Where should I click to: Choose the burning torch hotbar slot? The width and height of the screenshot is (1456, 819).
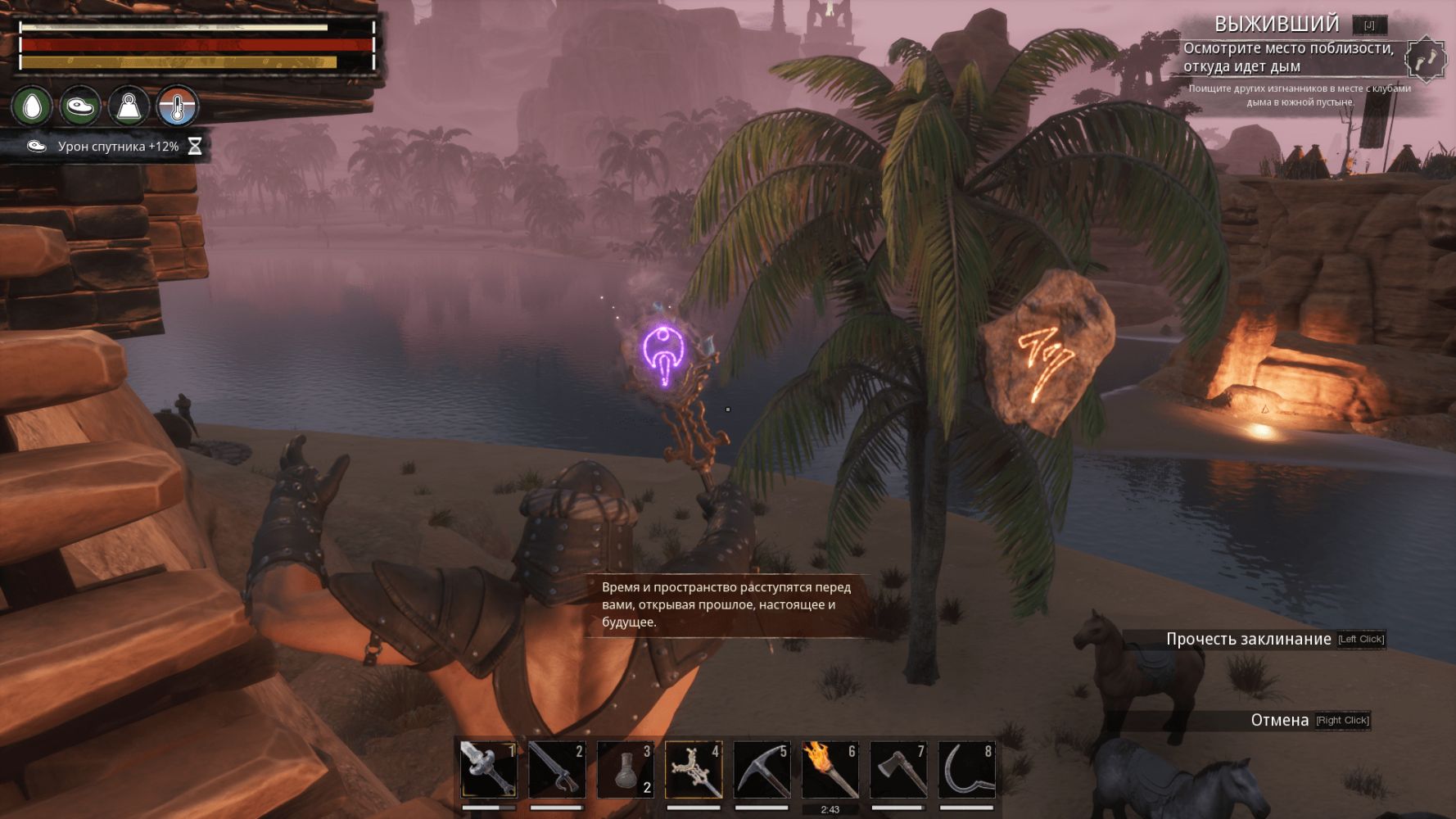[830, 770]
